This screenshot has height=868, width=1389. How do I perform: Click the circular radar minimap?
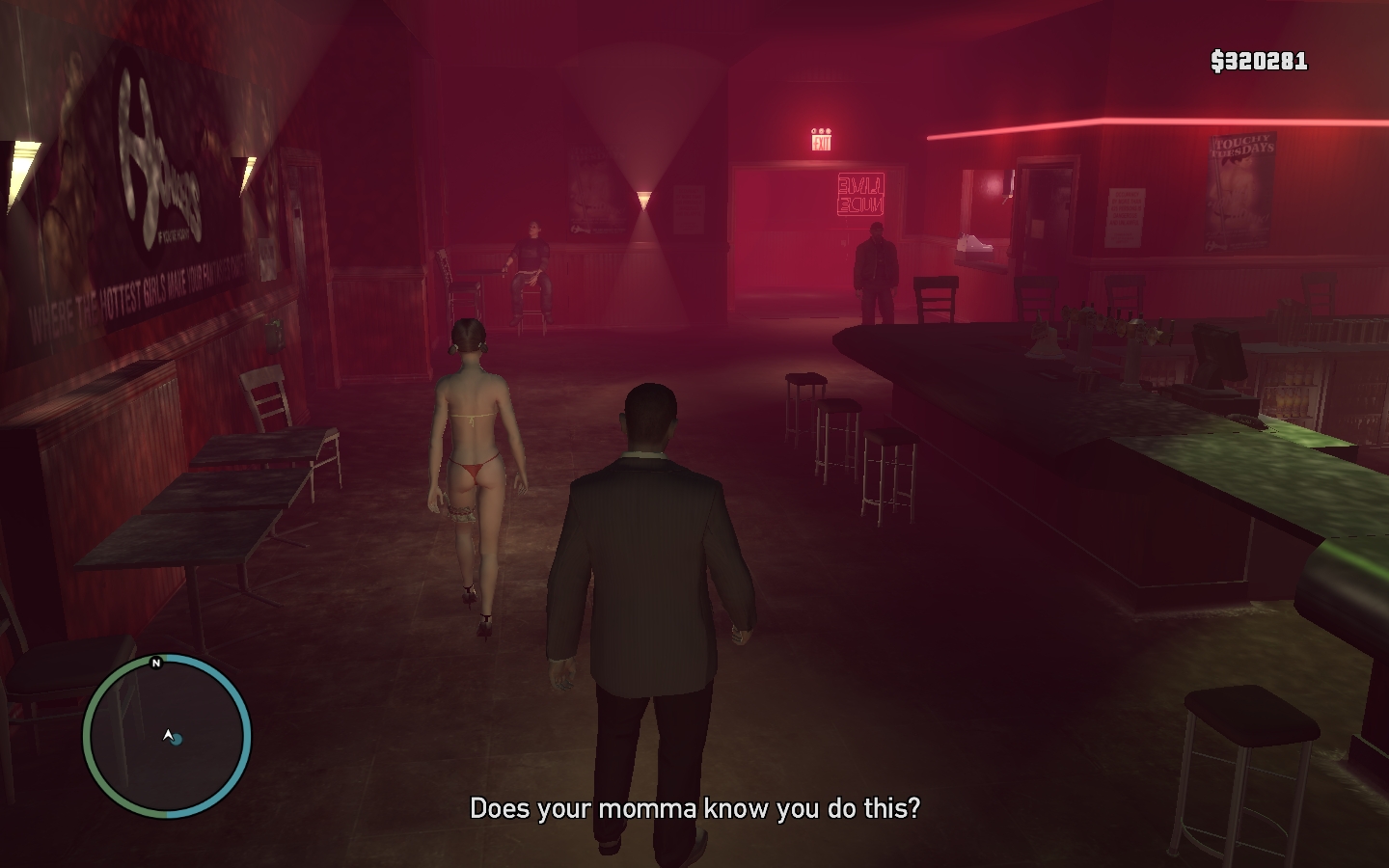(x=167, y=737)
